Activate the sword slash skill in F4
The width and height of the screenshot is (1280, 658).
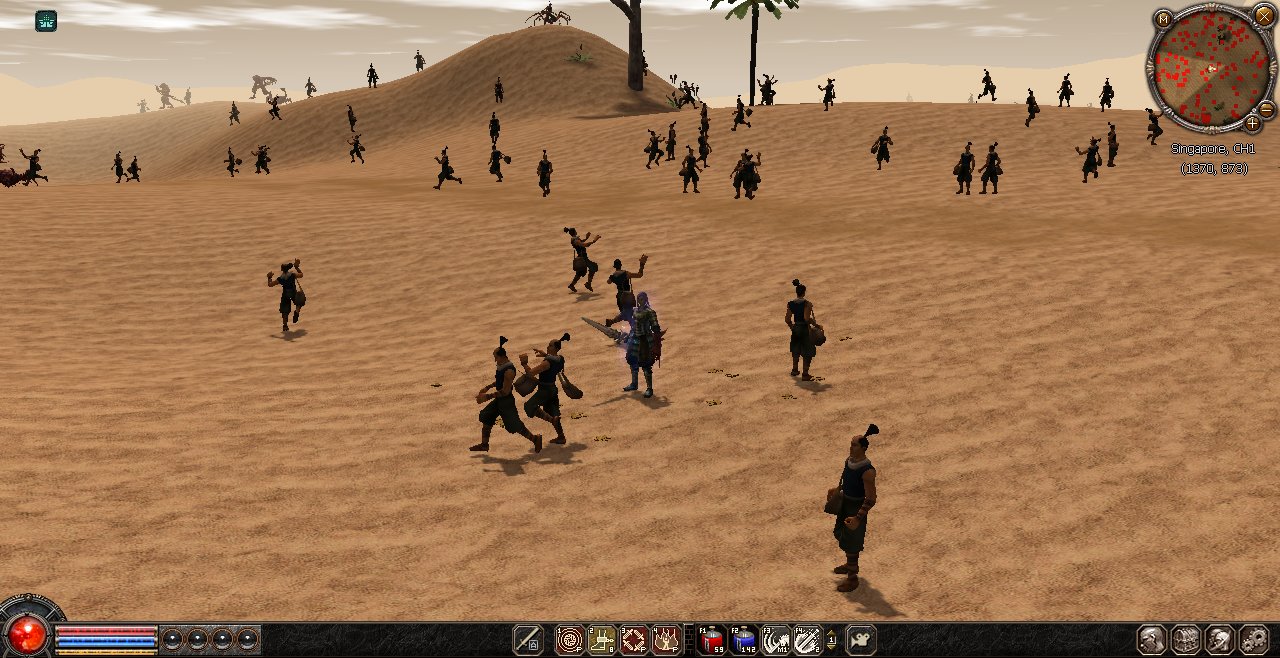807,640
